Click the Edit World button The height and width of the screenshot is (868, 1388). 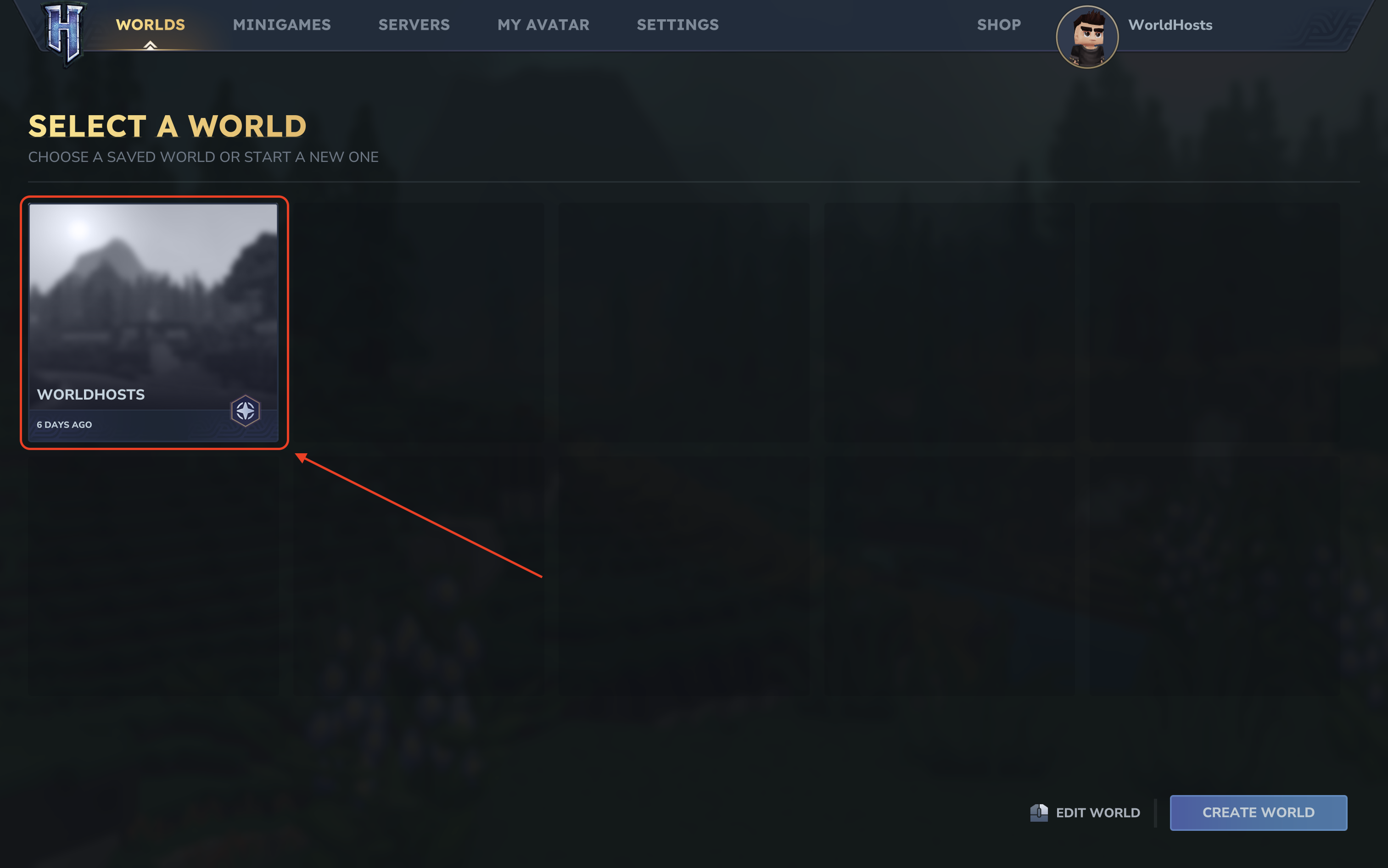pyautogui.click(x=1086, y=812)
